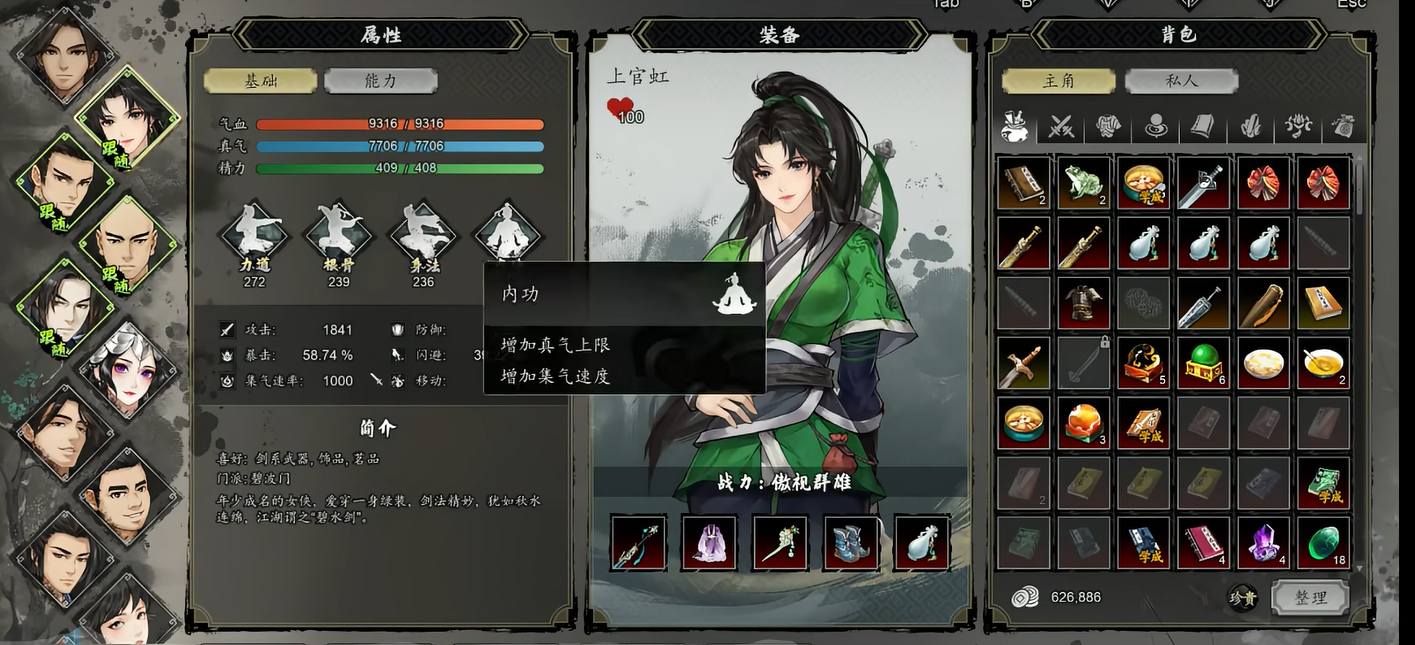Pick the purple crystal item
The image size is (1415, 645).
click(1264, 543)
